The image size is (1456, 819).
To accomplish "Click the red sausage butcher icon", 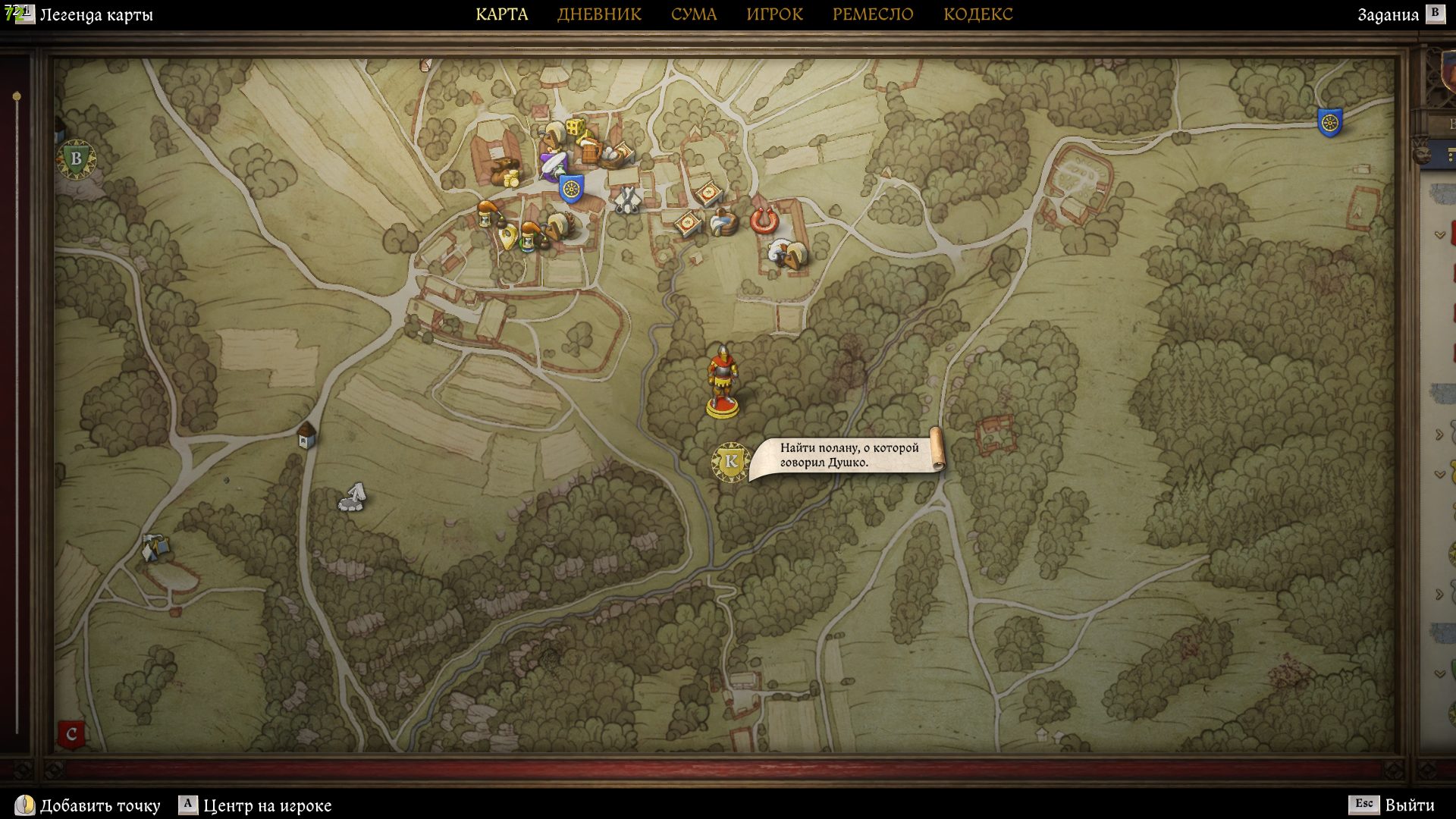I will click(x=764, y=220).
